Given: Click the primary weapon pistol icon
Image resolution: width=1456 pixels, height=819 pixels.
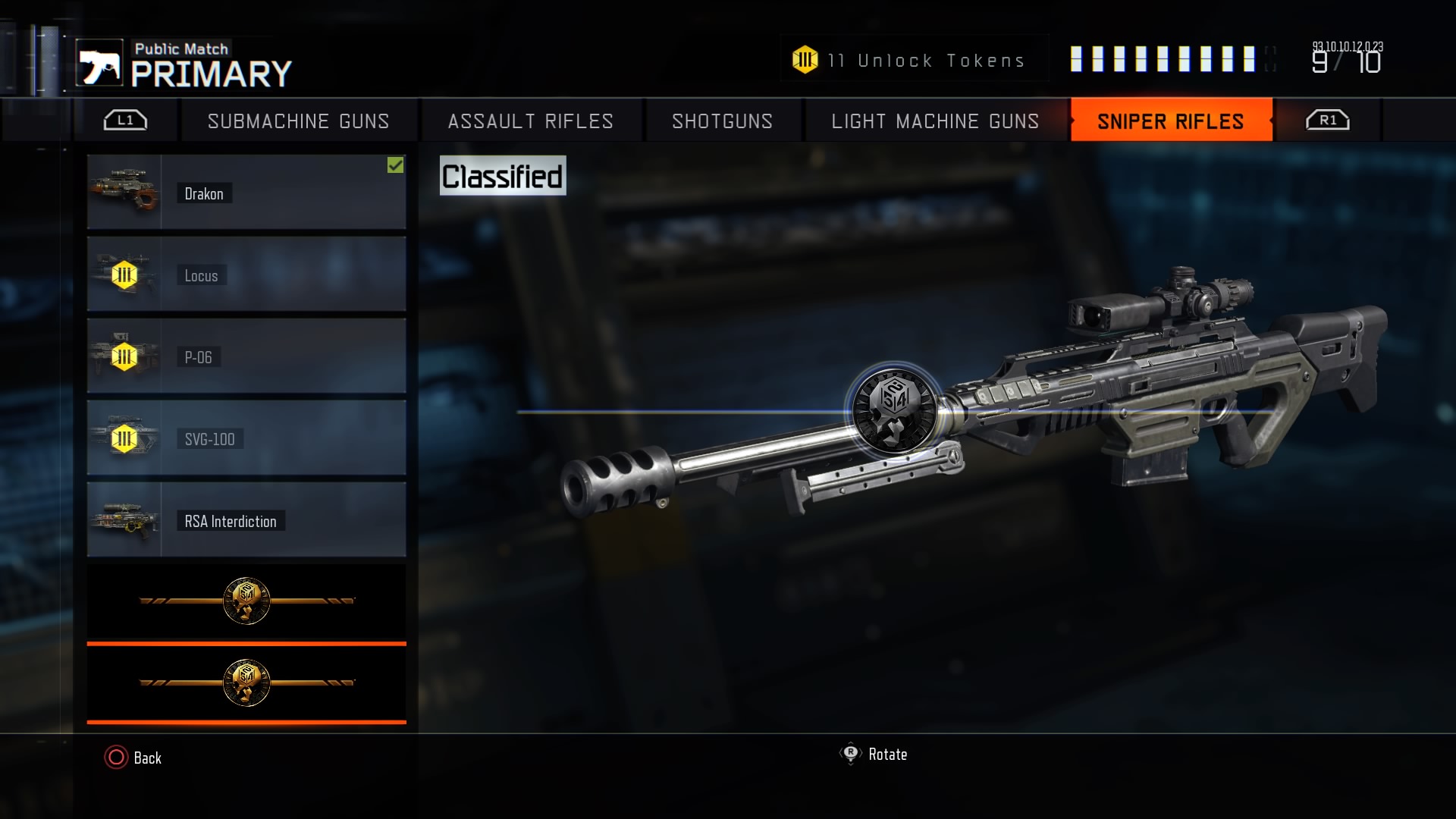Looking at the screenshot, I should (102, 64).
